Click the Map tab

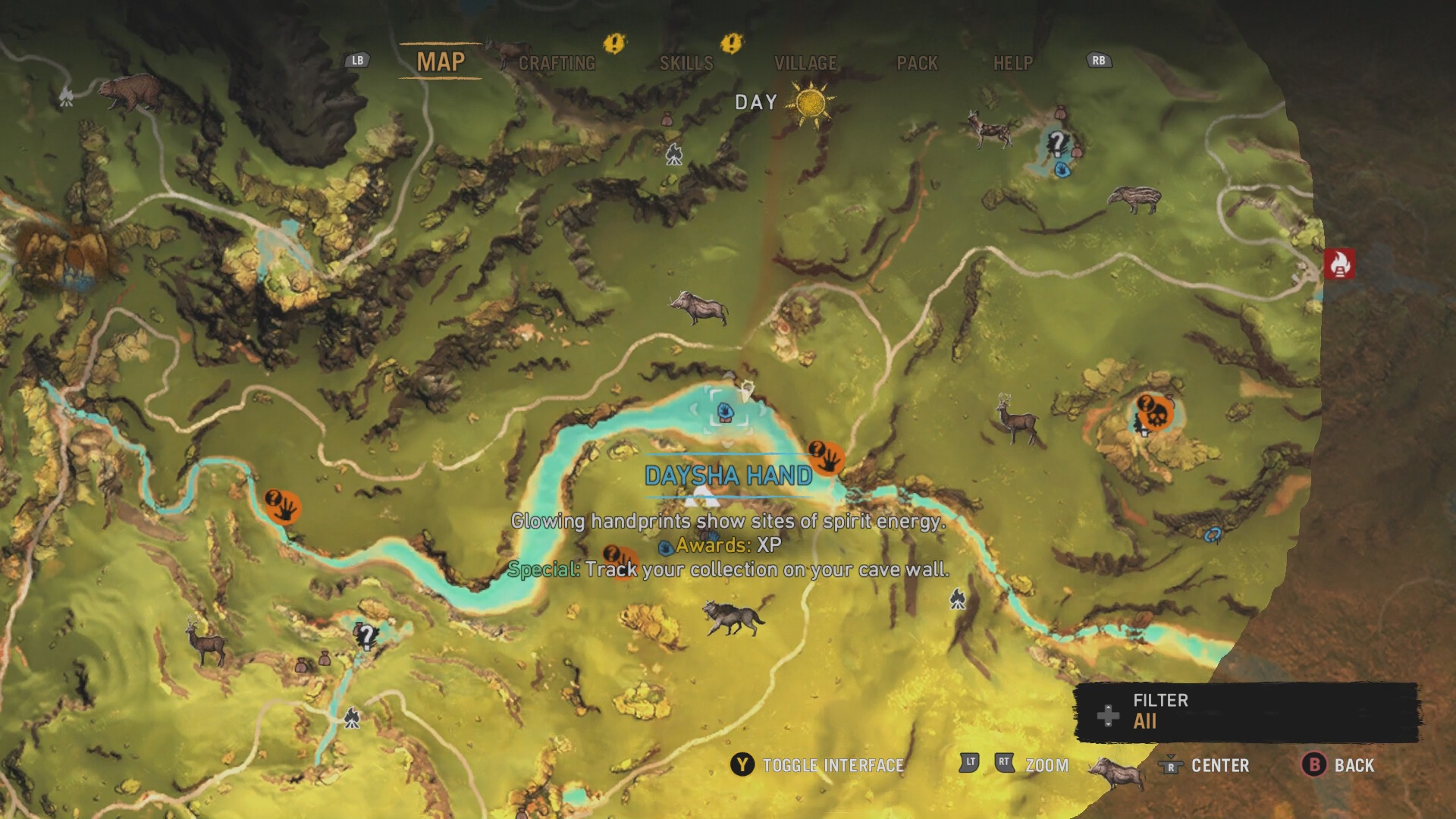[x=441, y=61]
